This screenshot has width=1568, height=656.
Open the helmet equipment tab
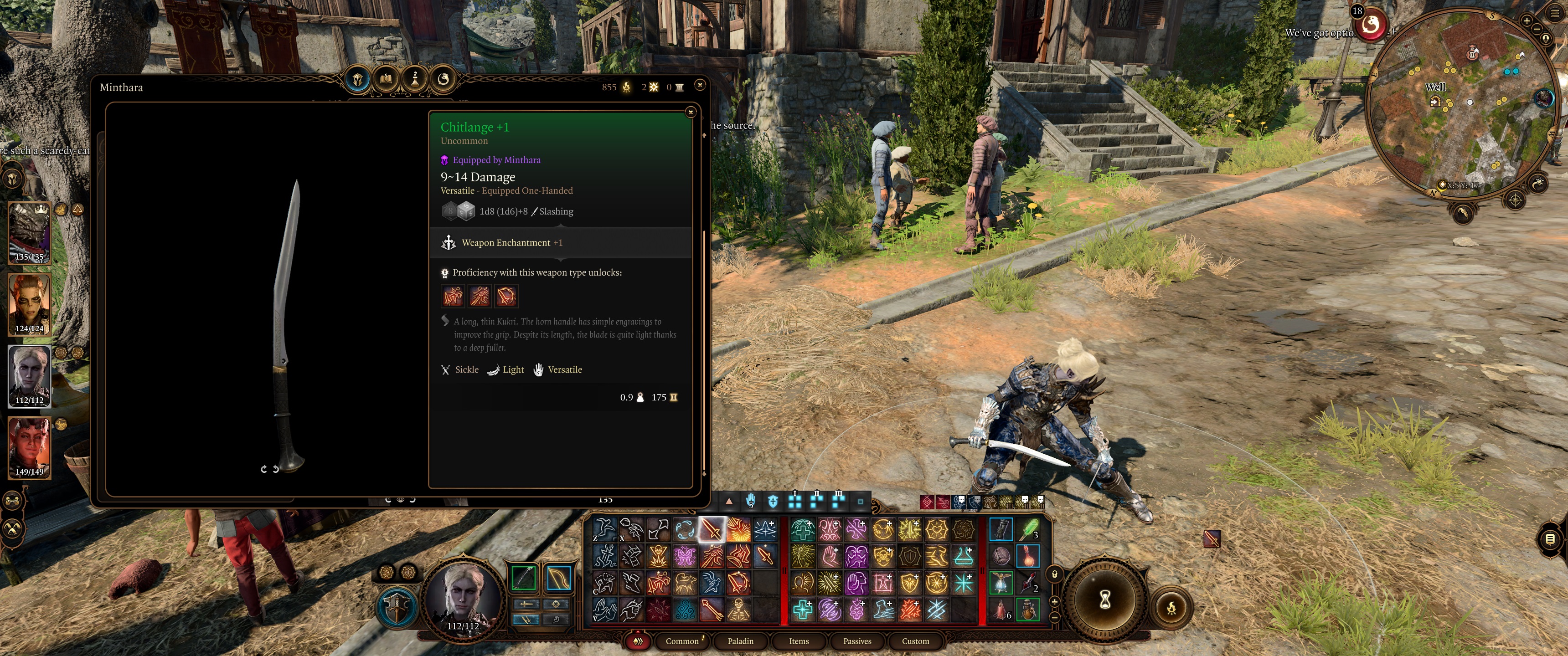coord(358,79)
